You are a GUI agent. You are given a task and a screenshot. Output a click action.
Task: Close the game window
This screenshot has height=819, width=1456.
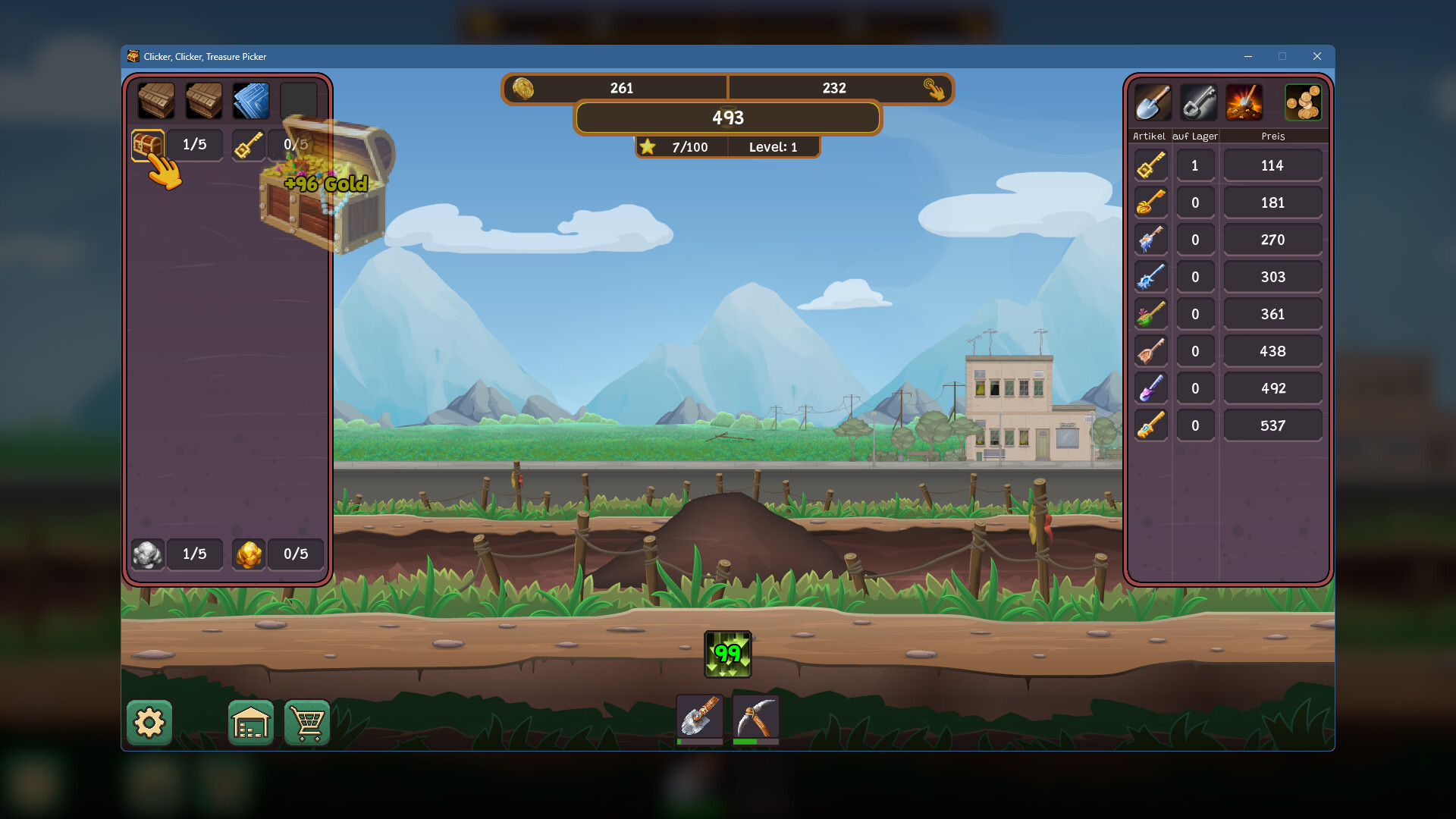click(x=1317, y=56)
